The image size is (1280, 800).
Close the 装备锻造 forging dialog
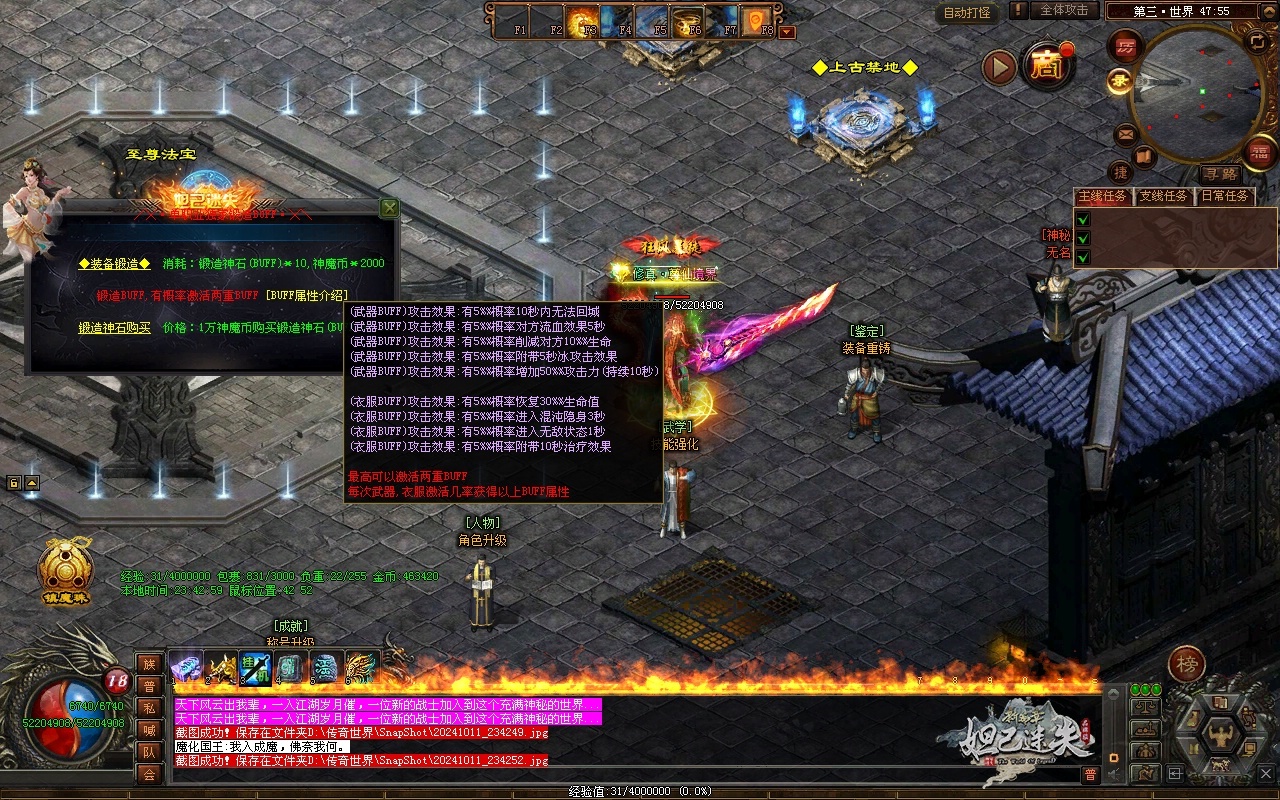point(389,208)
